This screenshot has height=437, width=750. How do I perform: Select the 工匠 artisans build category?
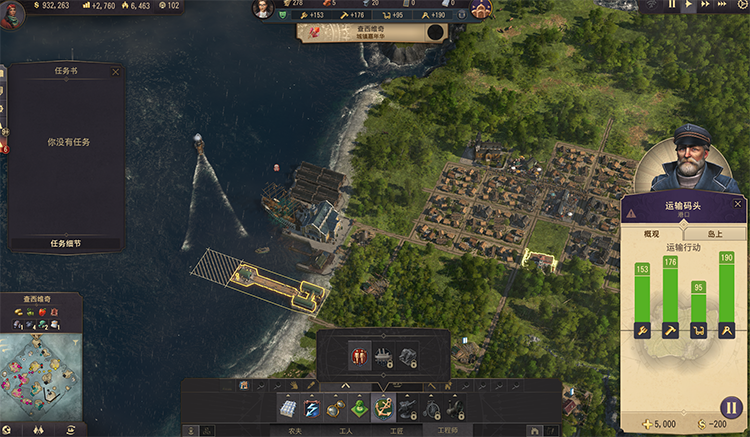[395, 431]
